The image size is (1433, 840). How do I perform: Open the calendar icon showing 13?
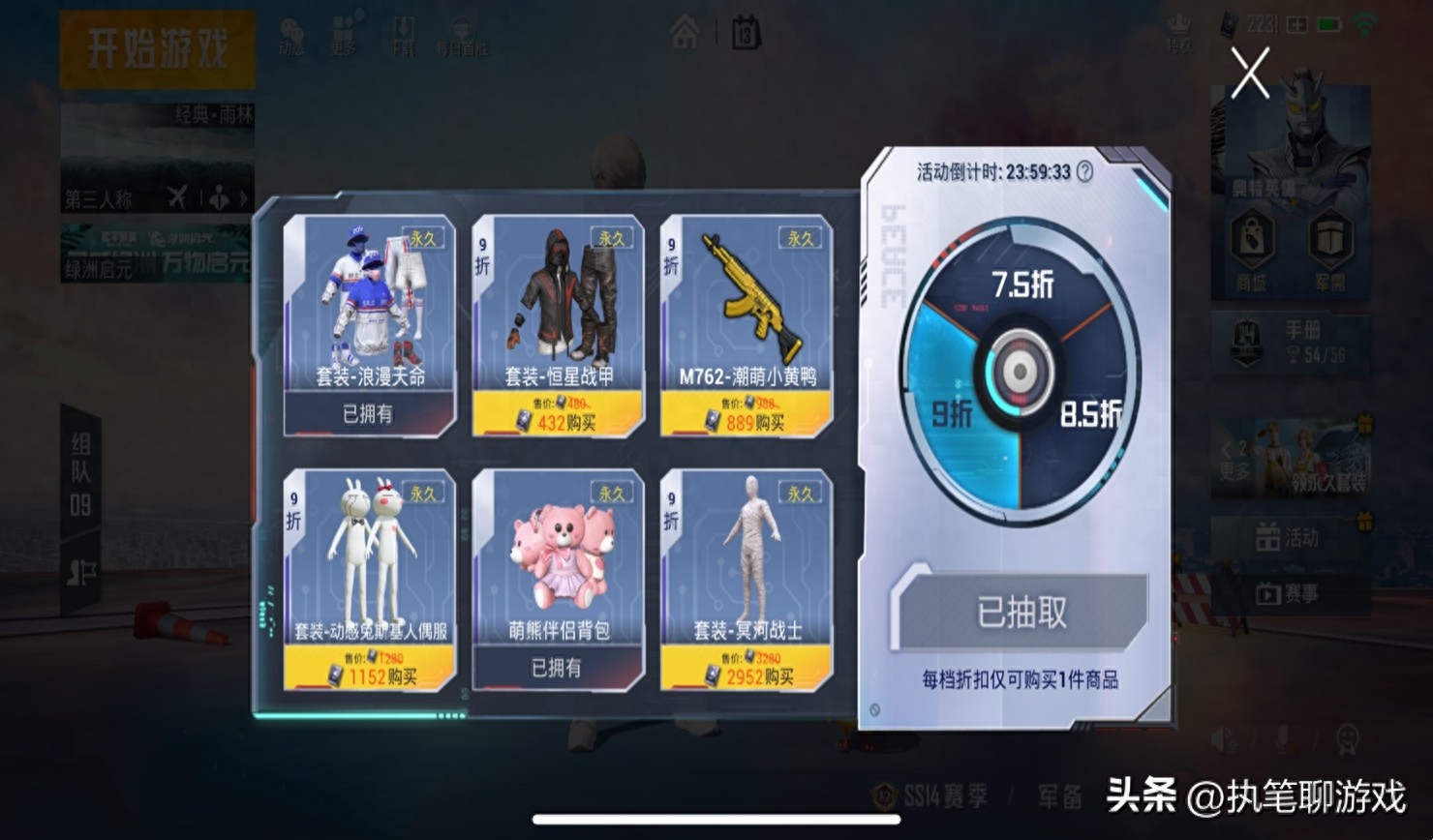[744, 34]
